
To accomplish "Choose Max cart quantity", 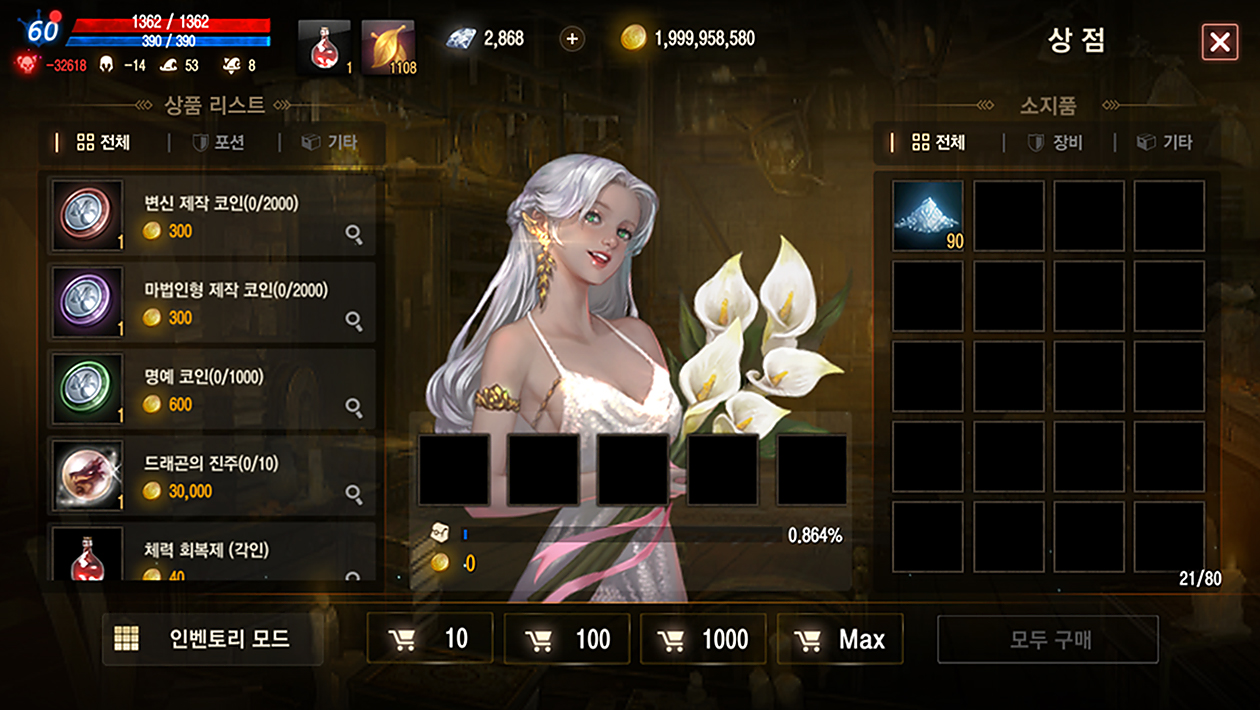I will coord(840,639).
